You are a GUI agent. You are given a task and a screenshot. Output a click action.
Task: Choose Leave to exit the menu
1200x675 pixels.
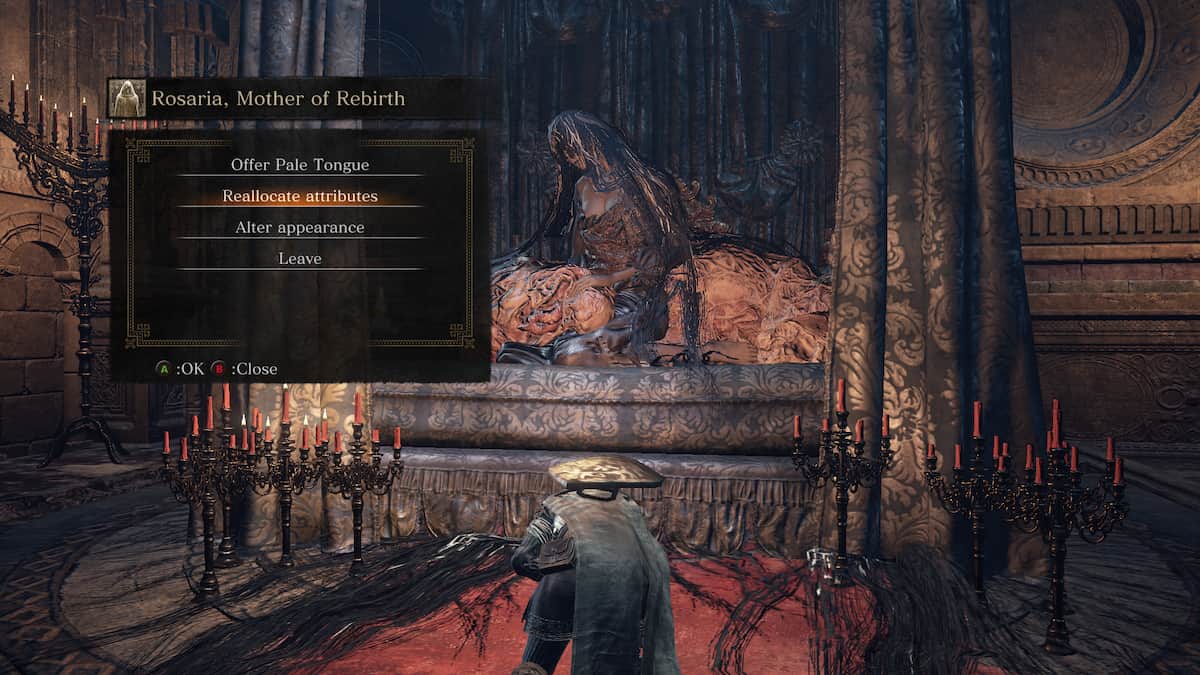(300, 259)
